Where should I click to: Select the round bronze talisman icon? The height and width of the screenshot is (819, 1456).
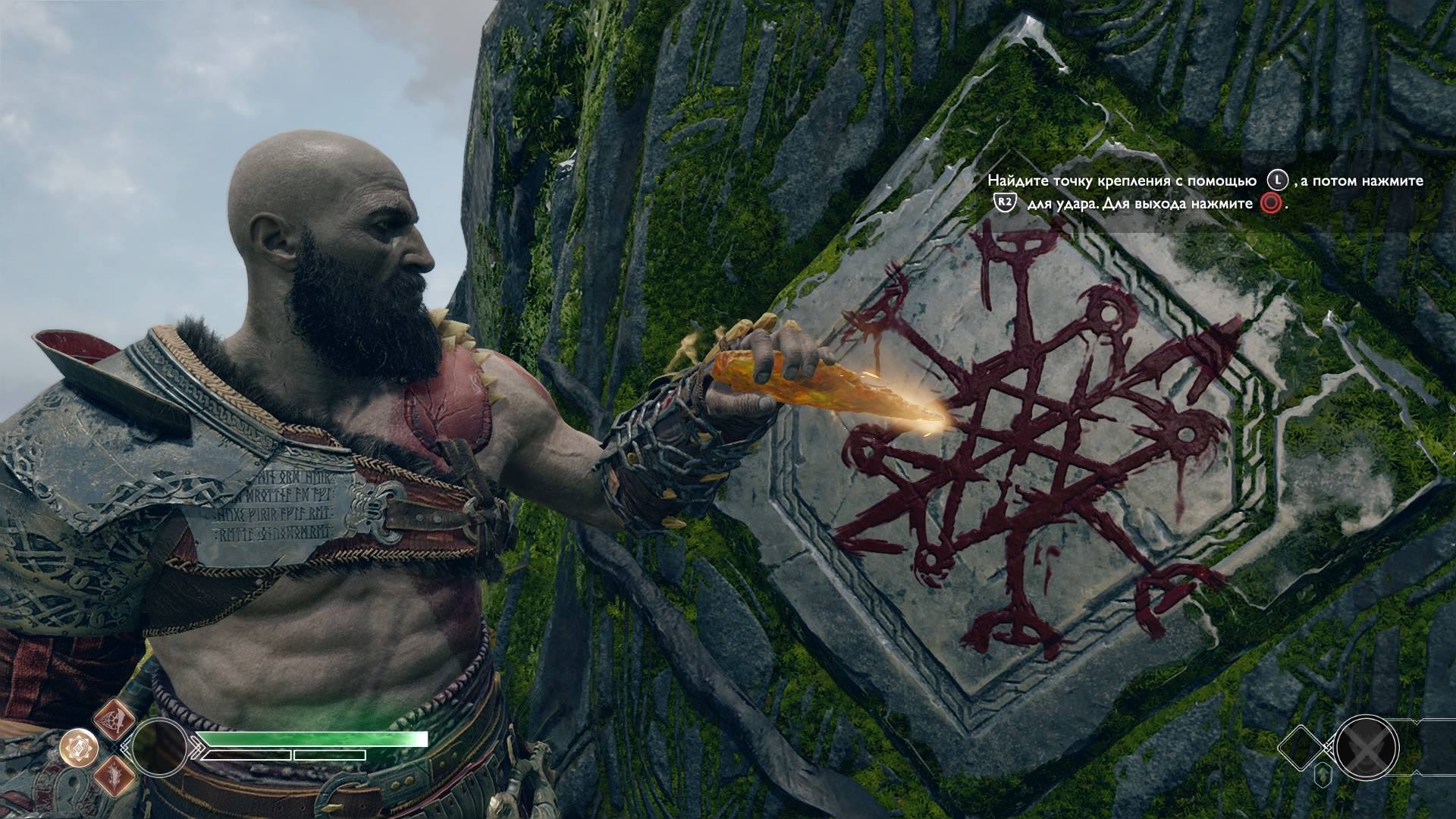[77, 748]
